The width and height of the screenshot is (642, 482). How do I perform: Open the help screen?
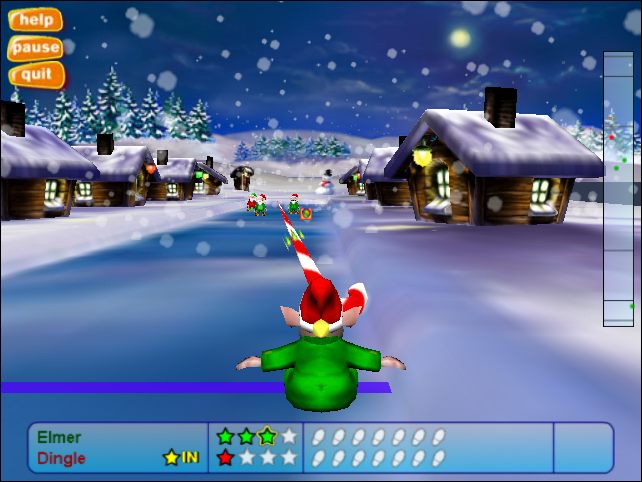tap(36, 20)
